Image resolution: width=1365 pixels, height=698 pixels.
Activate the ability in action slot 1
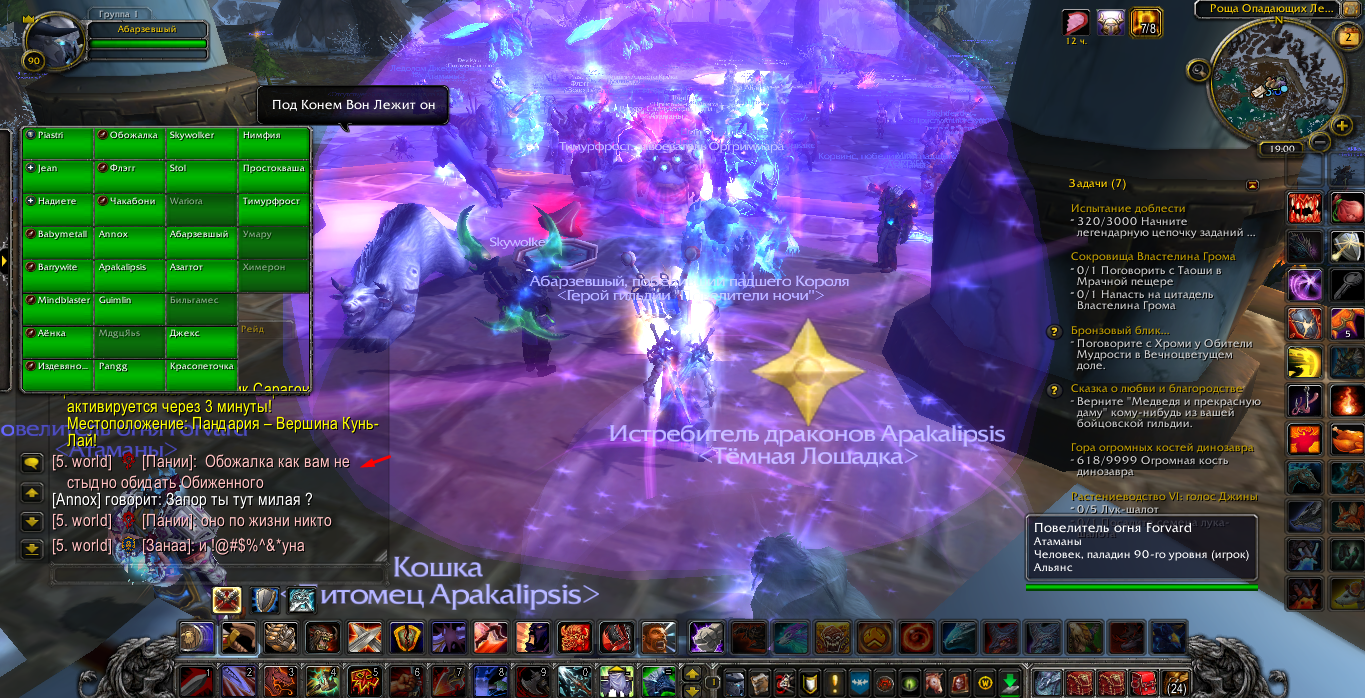pos(197,681)
